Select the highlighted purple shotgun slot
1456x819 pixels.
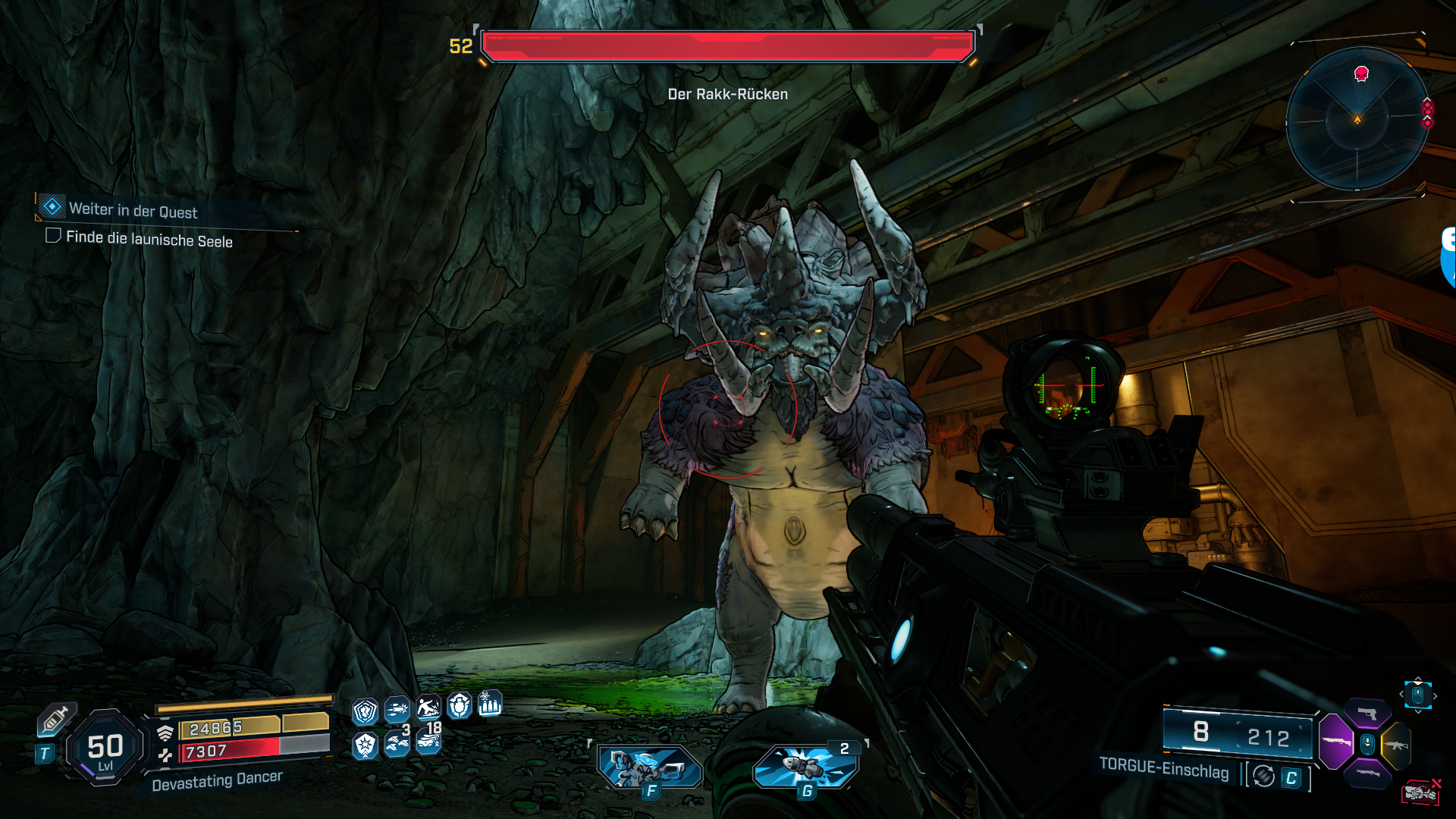pyautogui.click(x=1336, y=742)
